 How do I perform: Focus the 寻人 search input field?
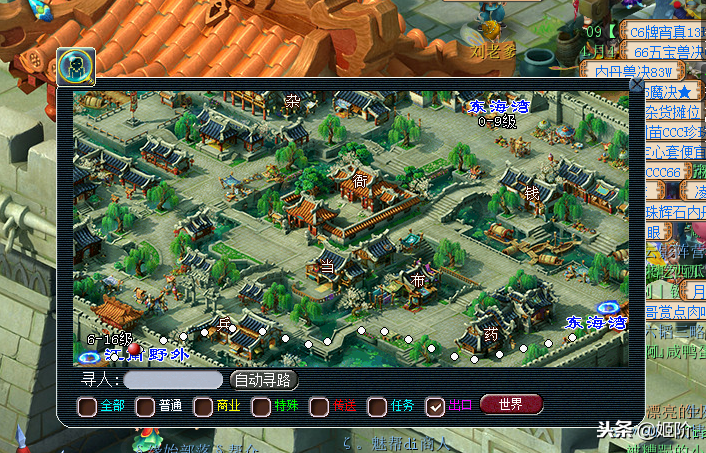(173, 380)
